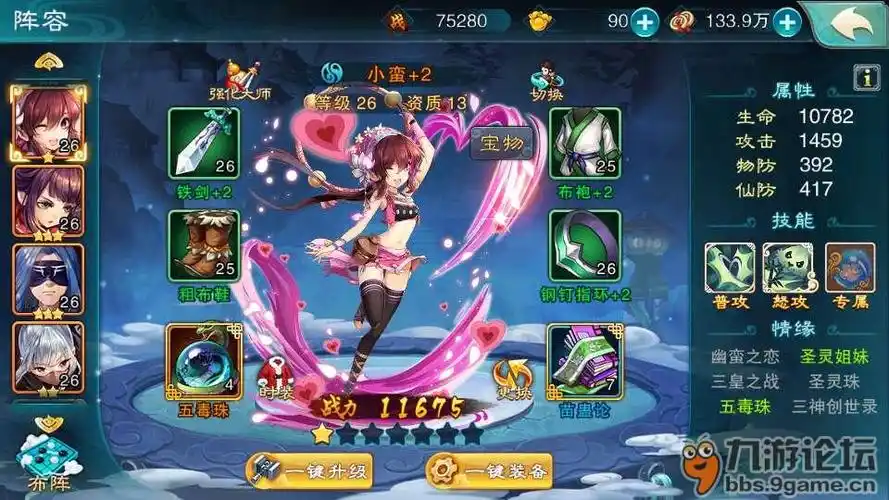Open the 强化大师 enhancement master icon
Viewport: 889px width, 500px height.
click(x=239, y=79)
